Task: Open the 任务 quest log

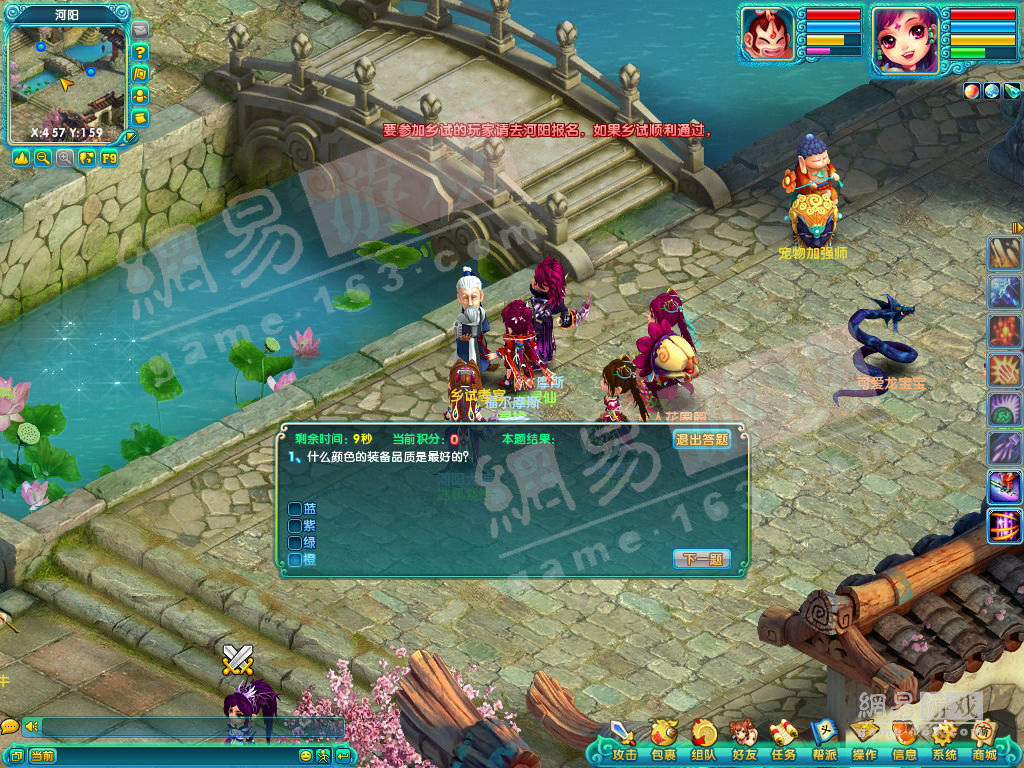Action: pos(784,740)
